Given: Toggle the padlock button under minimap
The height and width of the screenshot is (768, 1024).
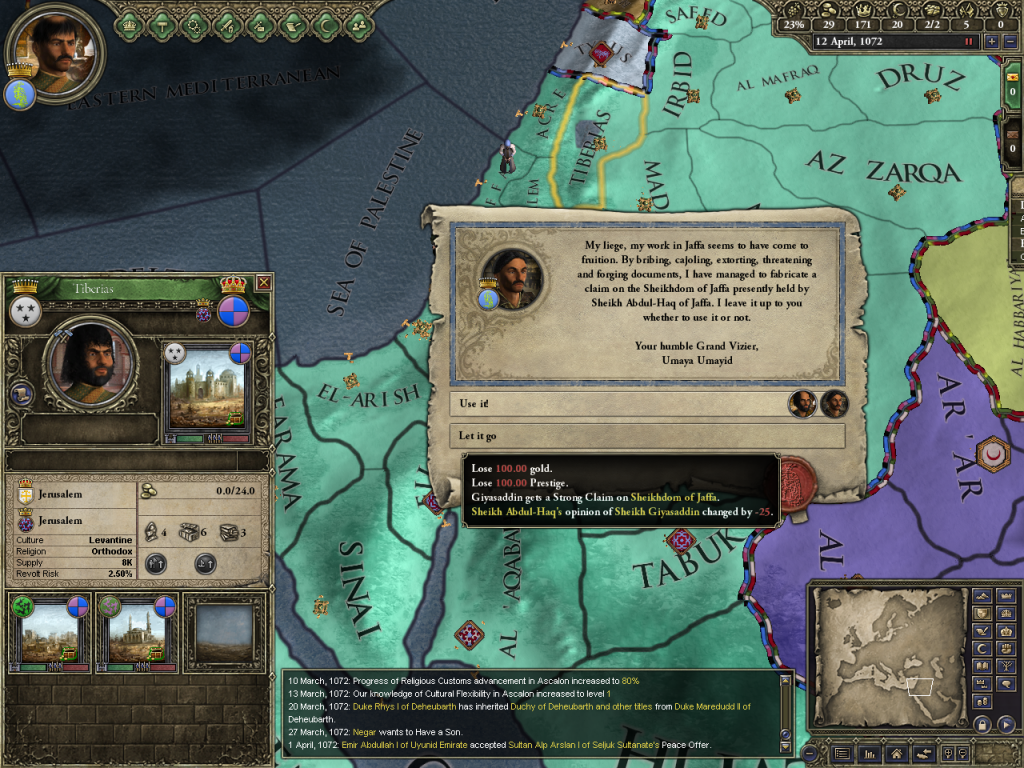Looking at the screenshot, I should click(981, 724).
